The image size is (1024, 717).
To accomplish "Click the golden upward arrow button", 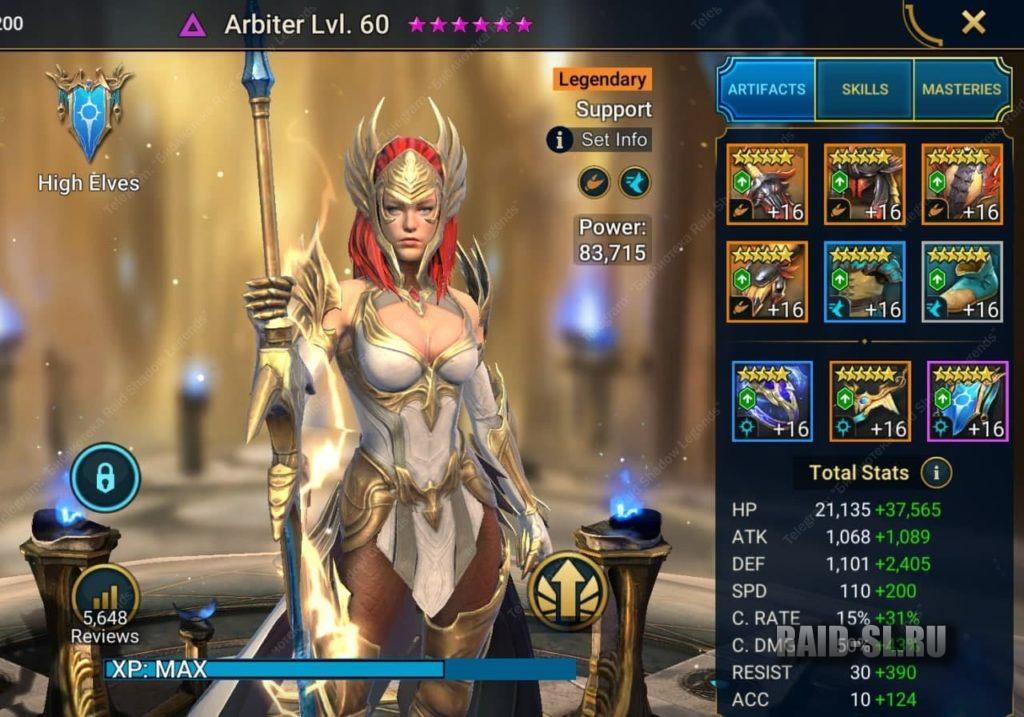I will click(568, 590).
